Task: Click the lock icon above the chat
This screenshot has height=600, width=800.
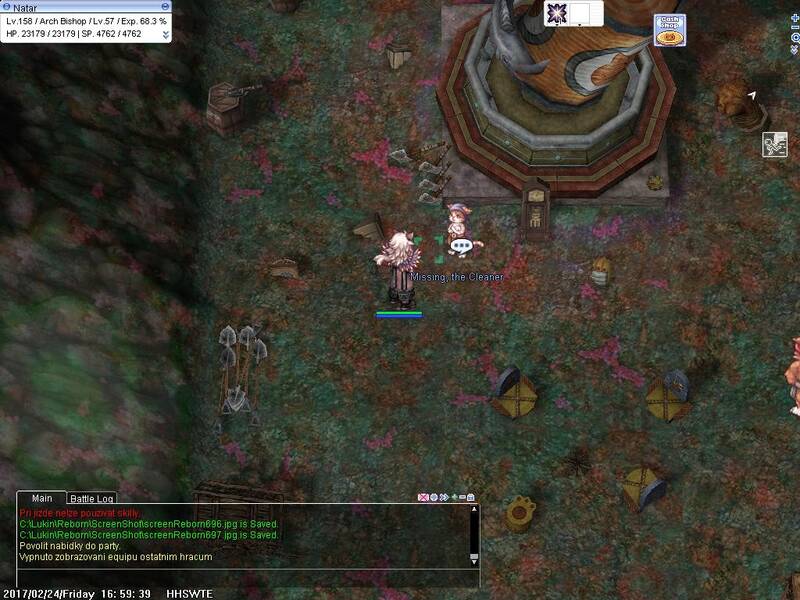Action: coord(471,497)
